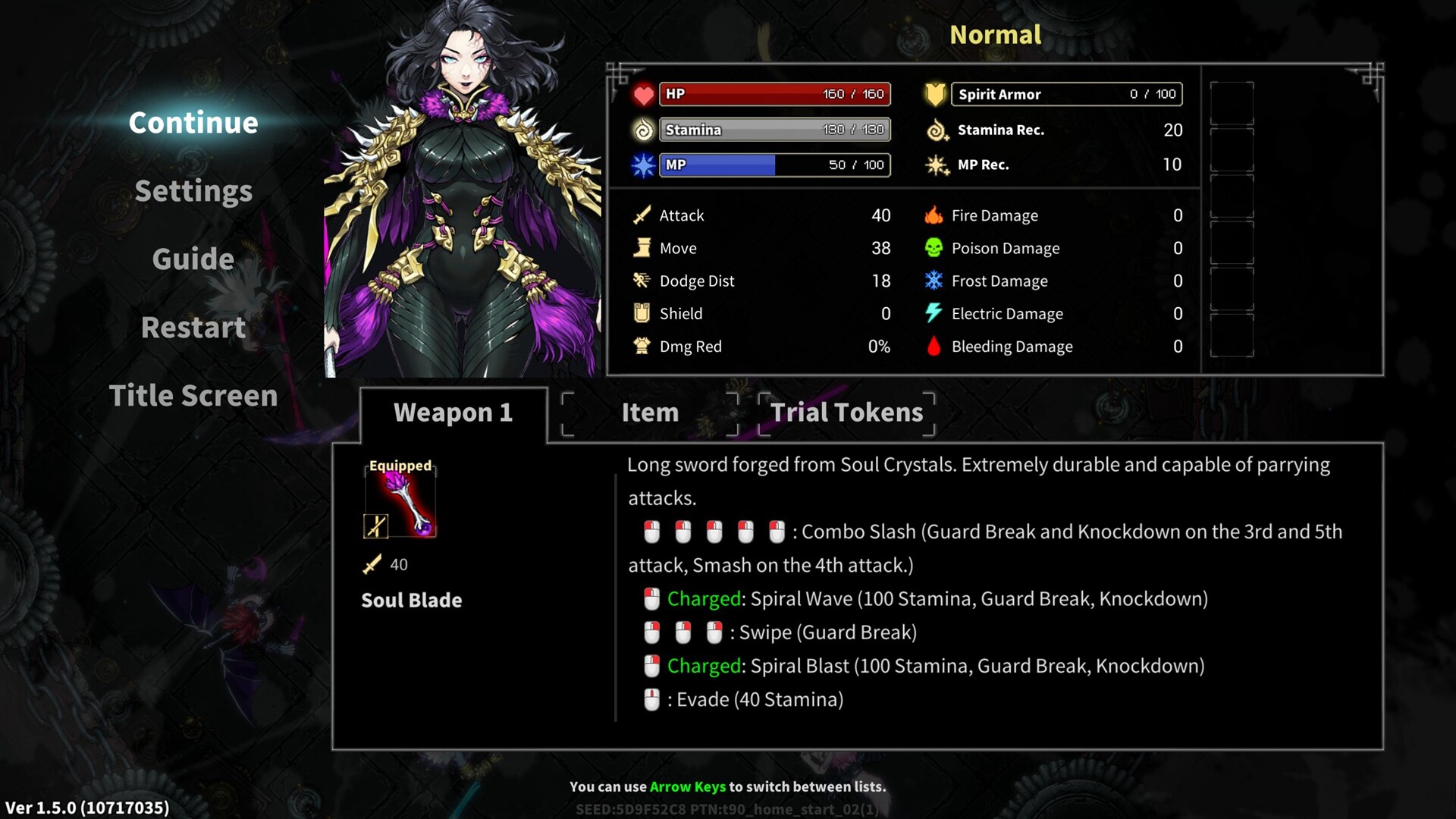Select the Weapon 1 tab
Screen dimensions: 1456x819
click(453, 413)
